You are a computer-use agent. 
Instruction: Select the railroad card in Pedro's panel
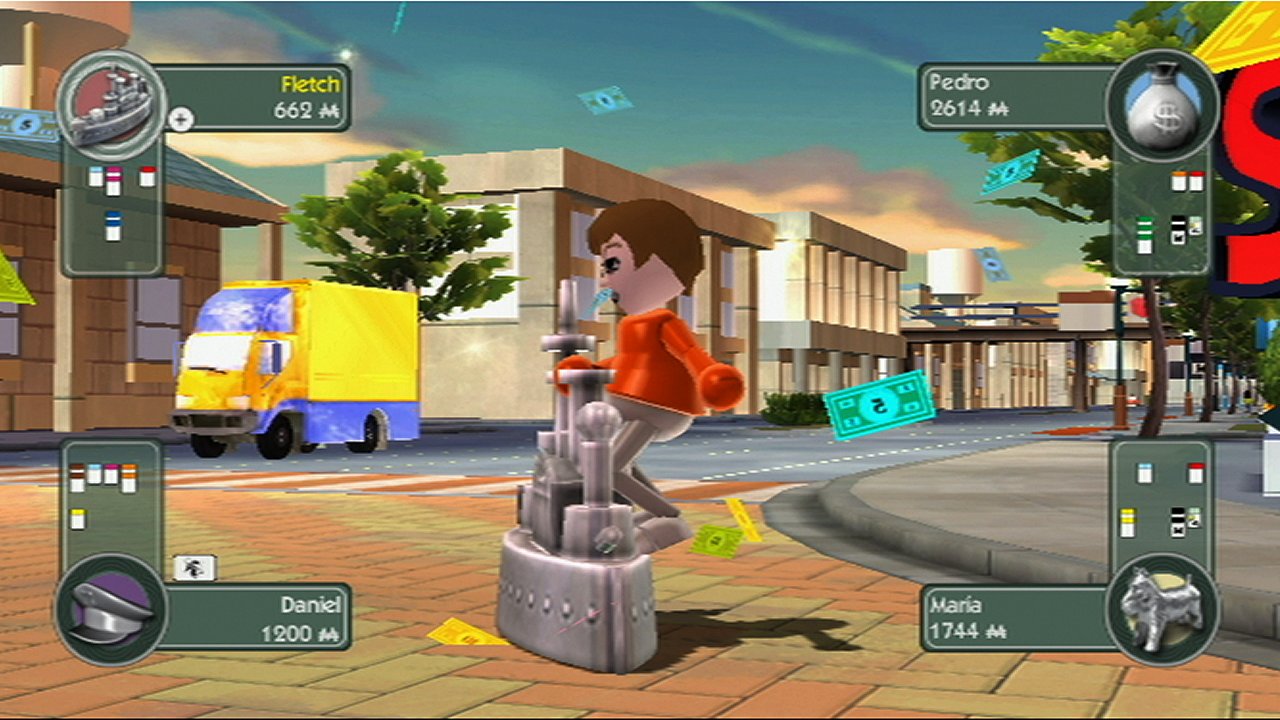coord(1178,229)
